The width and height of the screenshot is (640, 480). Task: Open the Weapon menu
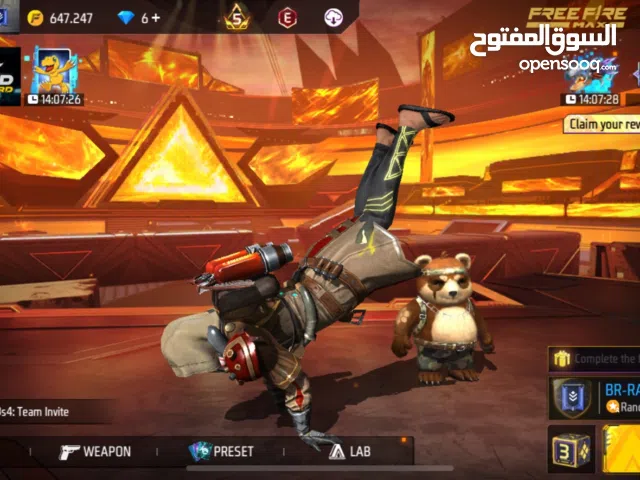pos(95,451)
